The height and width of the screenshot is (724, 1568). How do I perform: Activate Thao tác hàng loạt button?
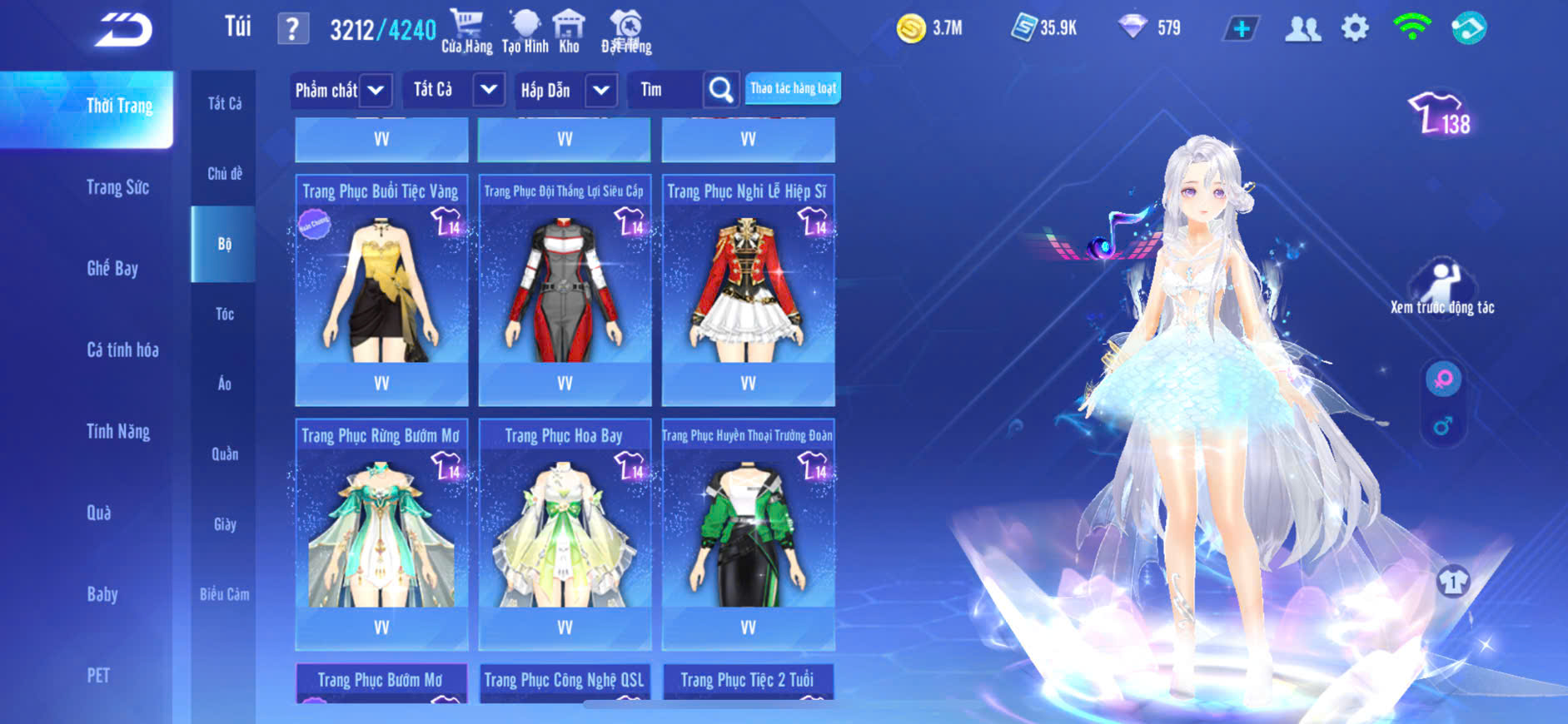click(793, 88)
